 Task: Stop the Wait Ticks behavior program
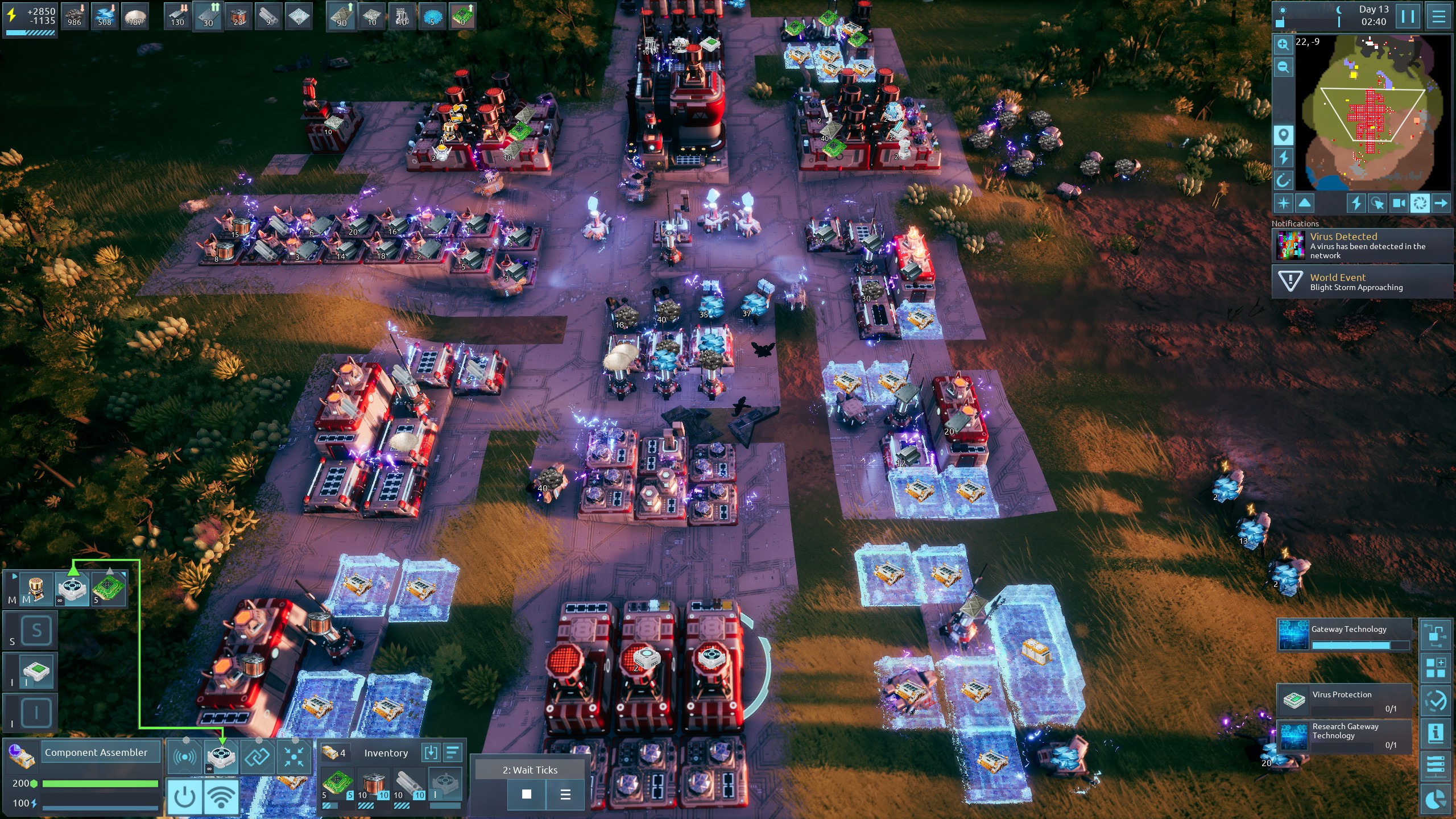tap(527, 794)
